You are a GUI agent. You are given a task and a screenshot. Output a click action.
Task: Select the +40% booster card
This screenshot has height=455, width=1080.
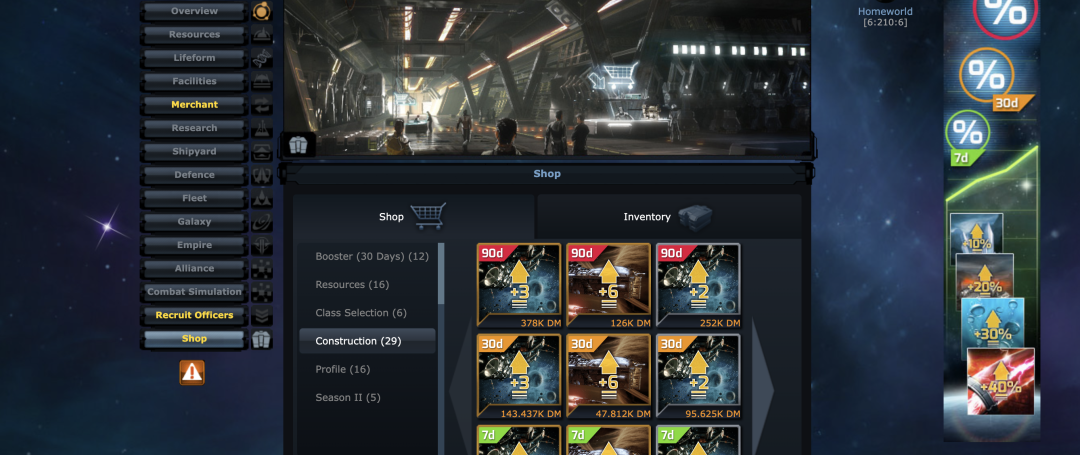coord(1001,381)
